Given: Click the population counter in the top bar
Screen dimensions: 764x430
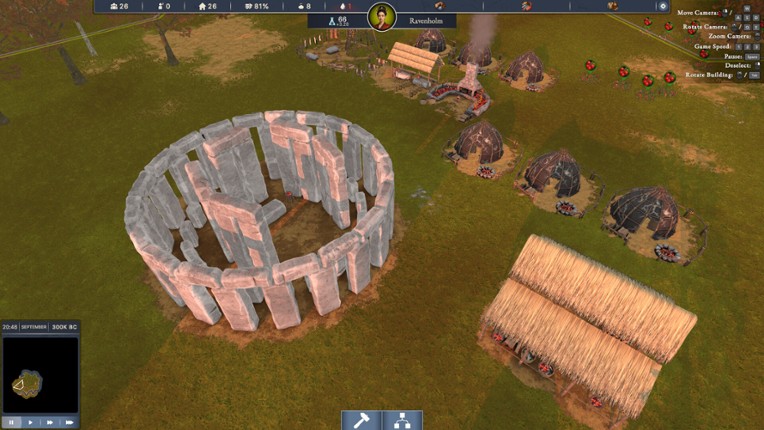Looking at the screenshot, I should tap(118, 6).
